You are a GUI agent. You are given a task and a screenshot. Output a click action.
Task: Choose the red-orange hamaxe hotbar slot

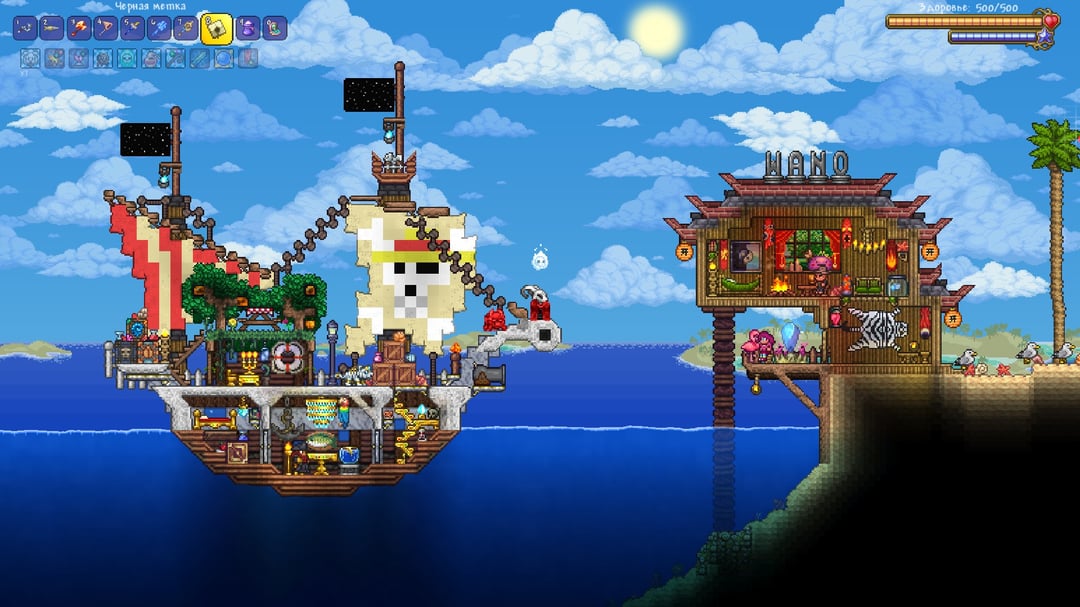(x=79, y=28)
